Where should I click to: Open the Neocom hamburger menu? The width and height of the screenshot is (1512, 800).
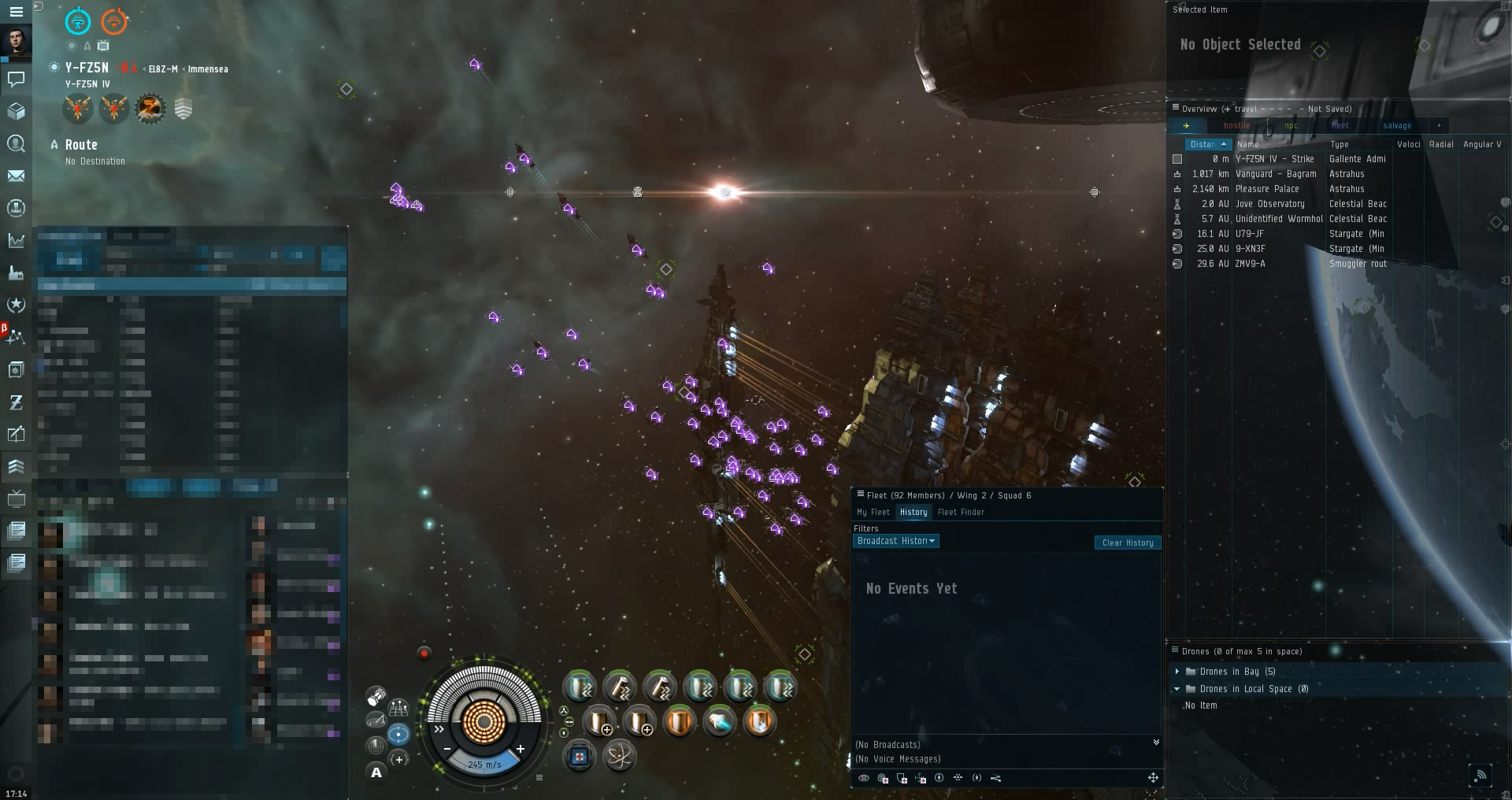(16, 12)
